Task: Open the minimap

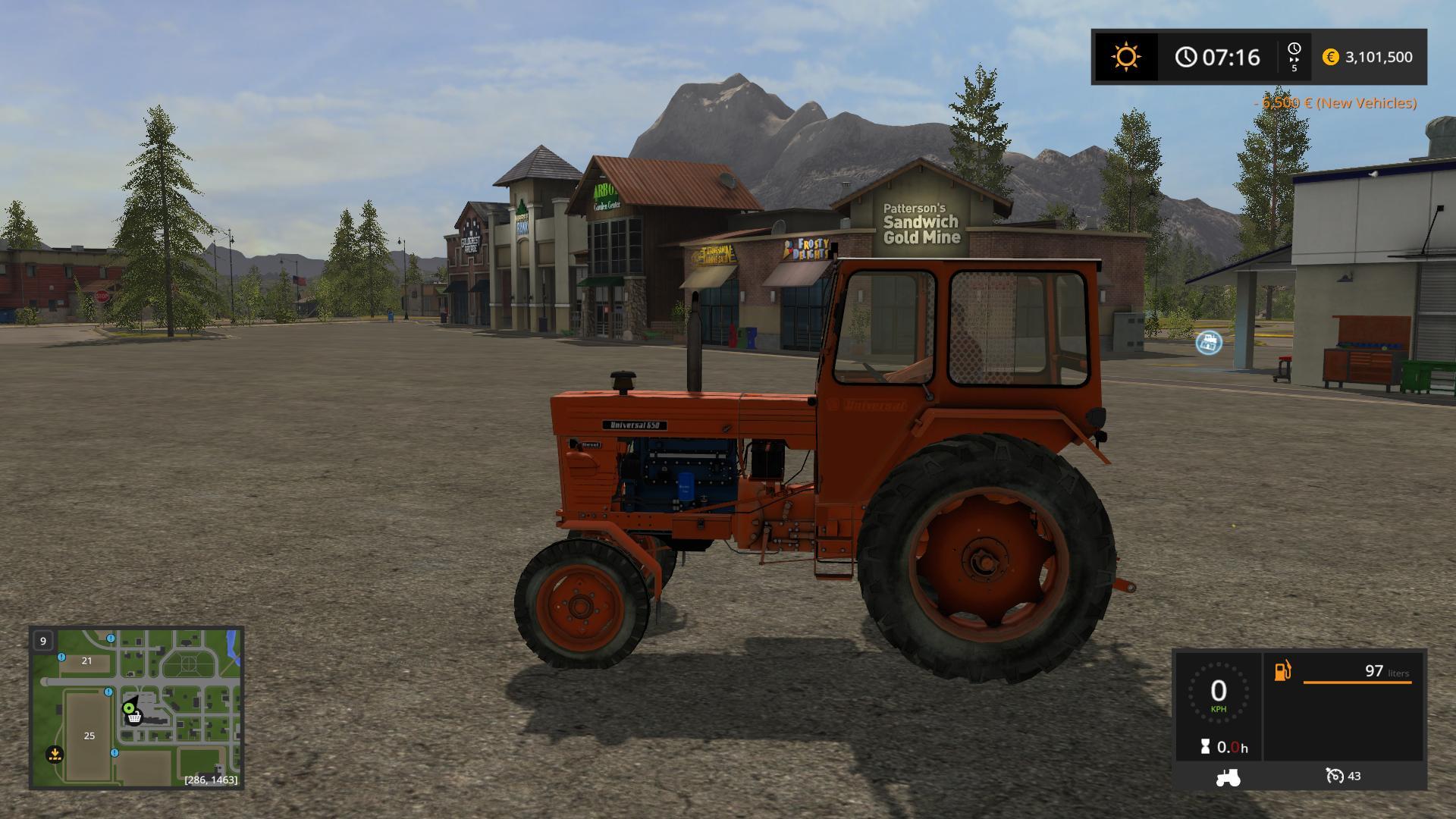Action: click(x=136, y=708)
